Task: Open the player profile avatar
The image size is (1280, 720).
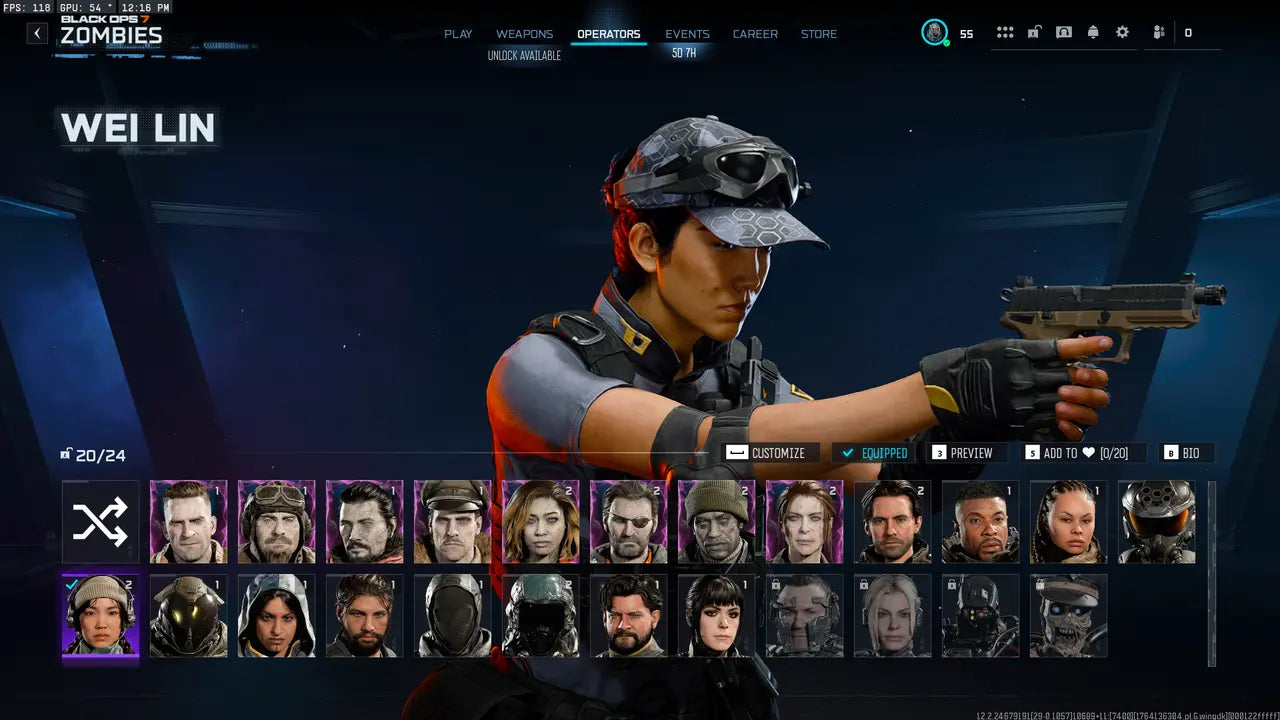Action: [x=934, y=33]
